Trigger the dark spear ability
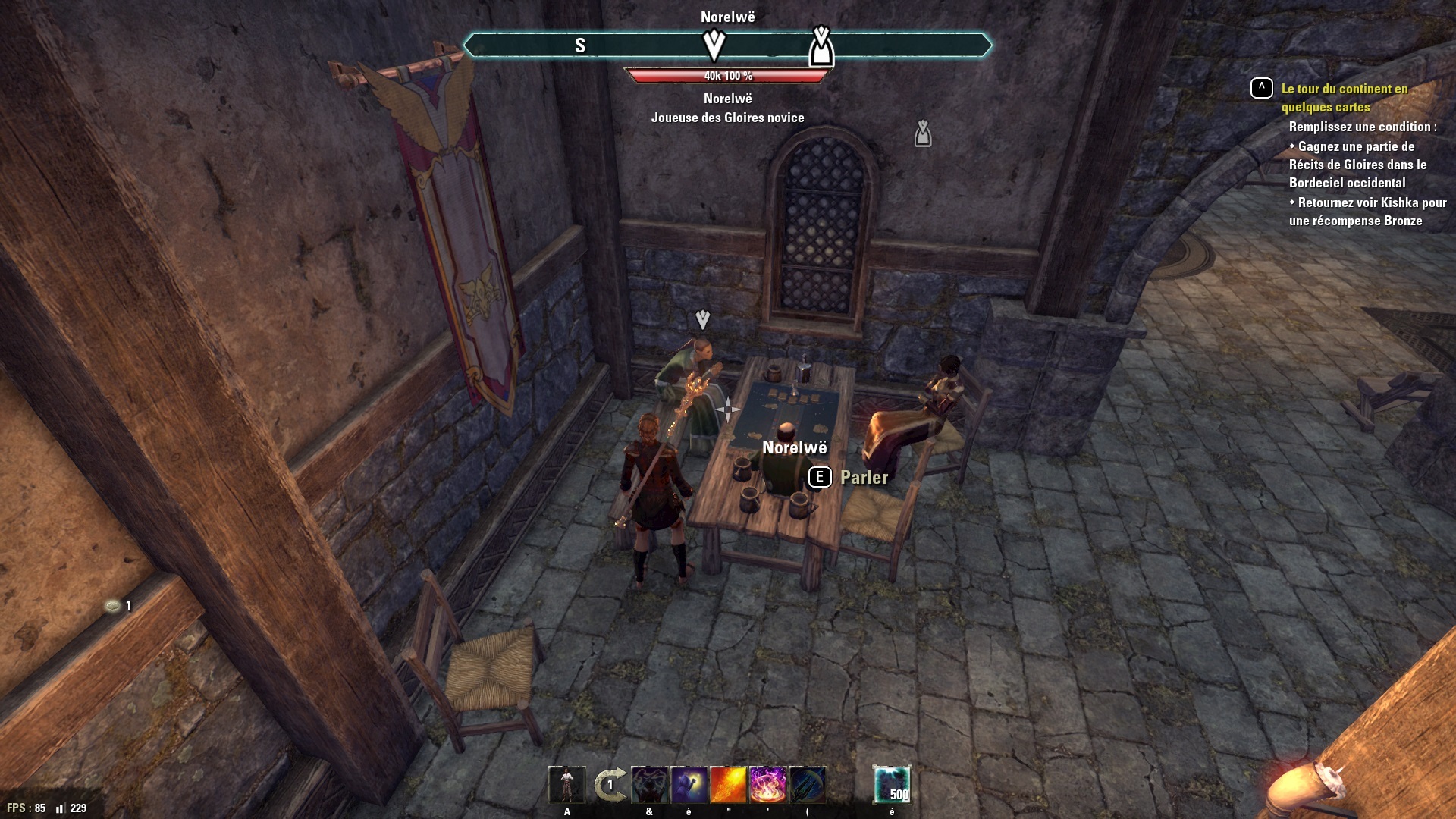 click(807, 785)
